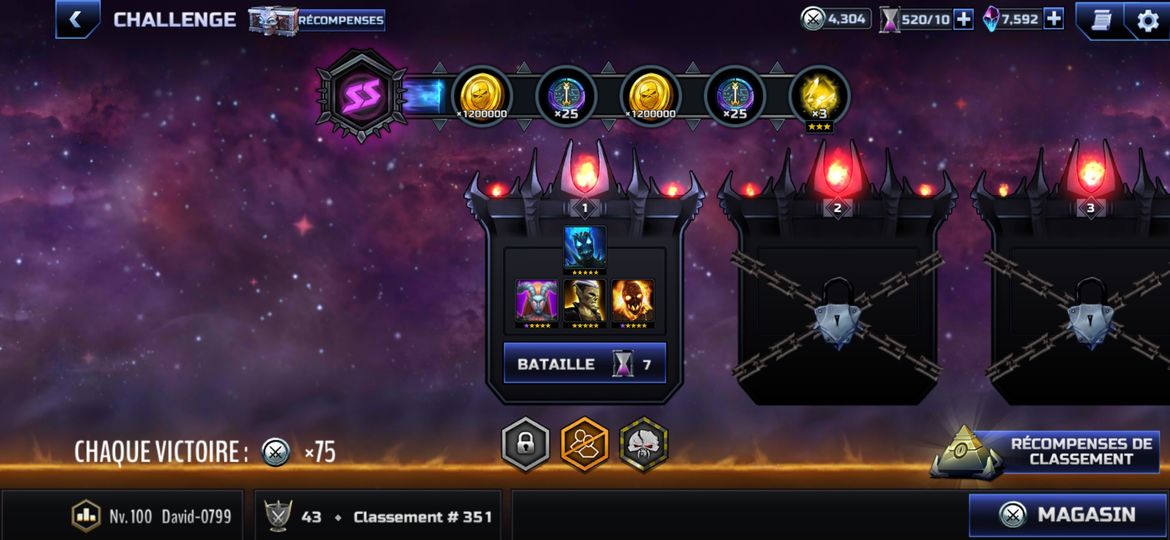Tap the skull hexagon icon
This screenshot has height=540, width=1170.
point(643,444)
